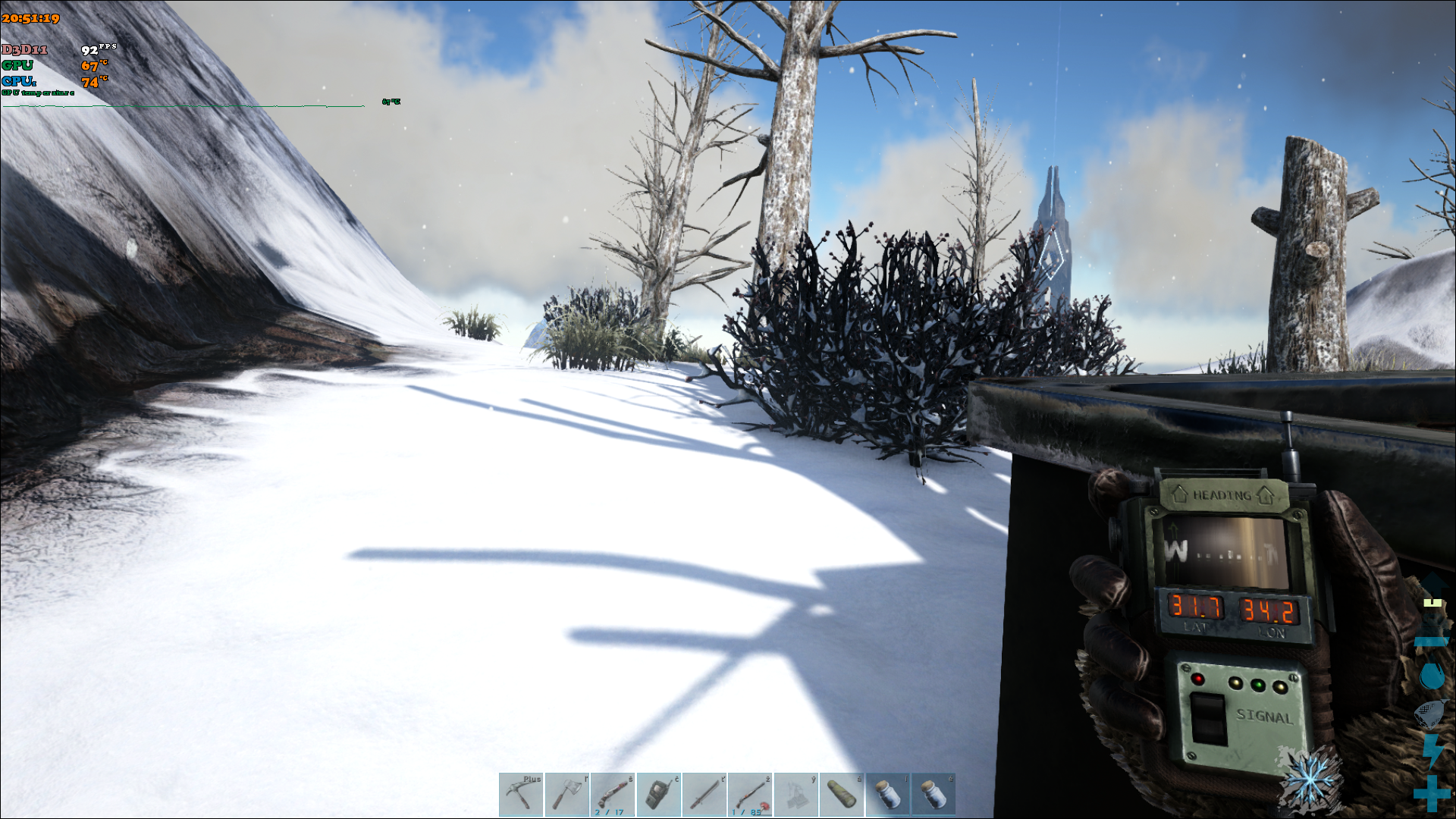This screenshot has width=1456, height=819.
Task: Equip the hatchet from the hotbar
Action: click(x=566, y=794)
